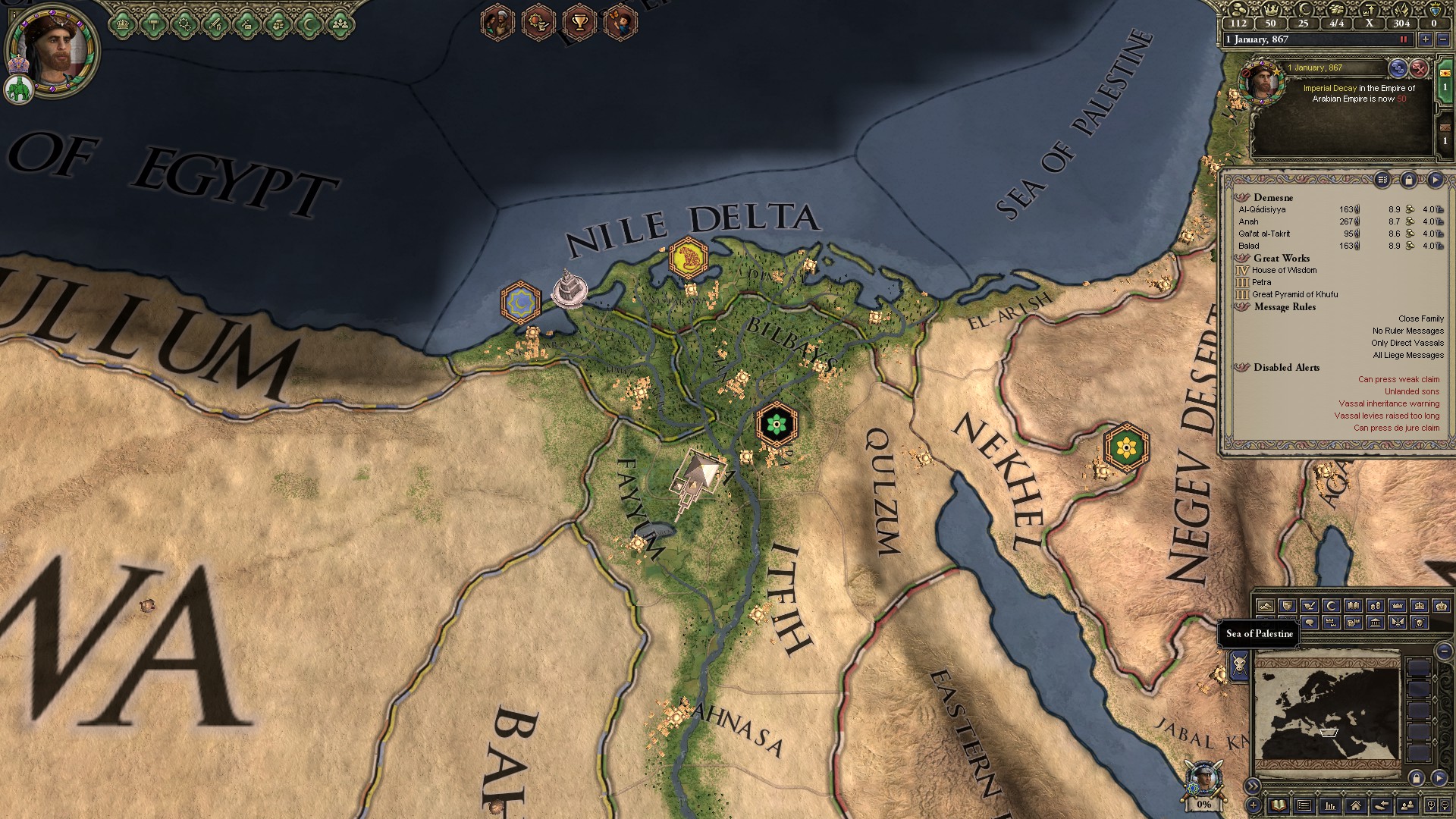Switch to realms map mode (shield icon)
This screenshot has width=1456, height=819.
tap(1288, 607)
